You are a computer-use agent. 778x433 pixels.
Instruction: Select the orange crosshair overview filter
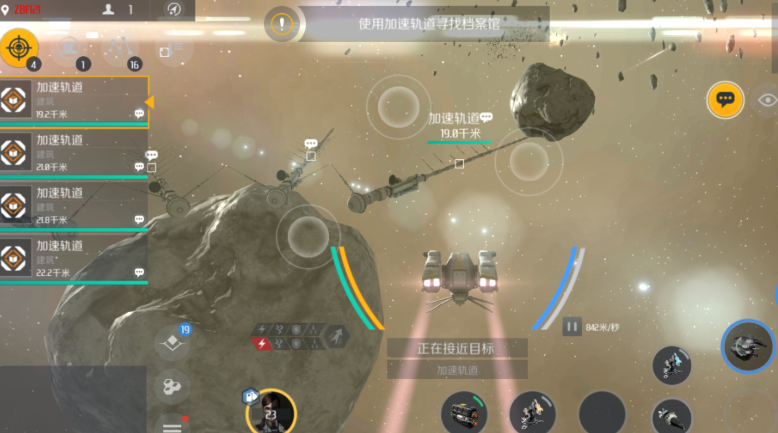click(19, 46)
